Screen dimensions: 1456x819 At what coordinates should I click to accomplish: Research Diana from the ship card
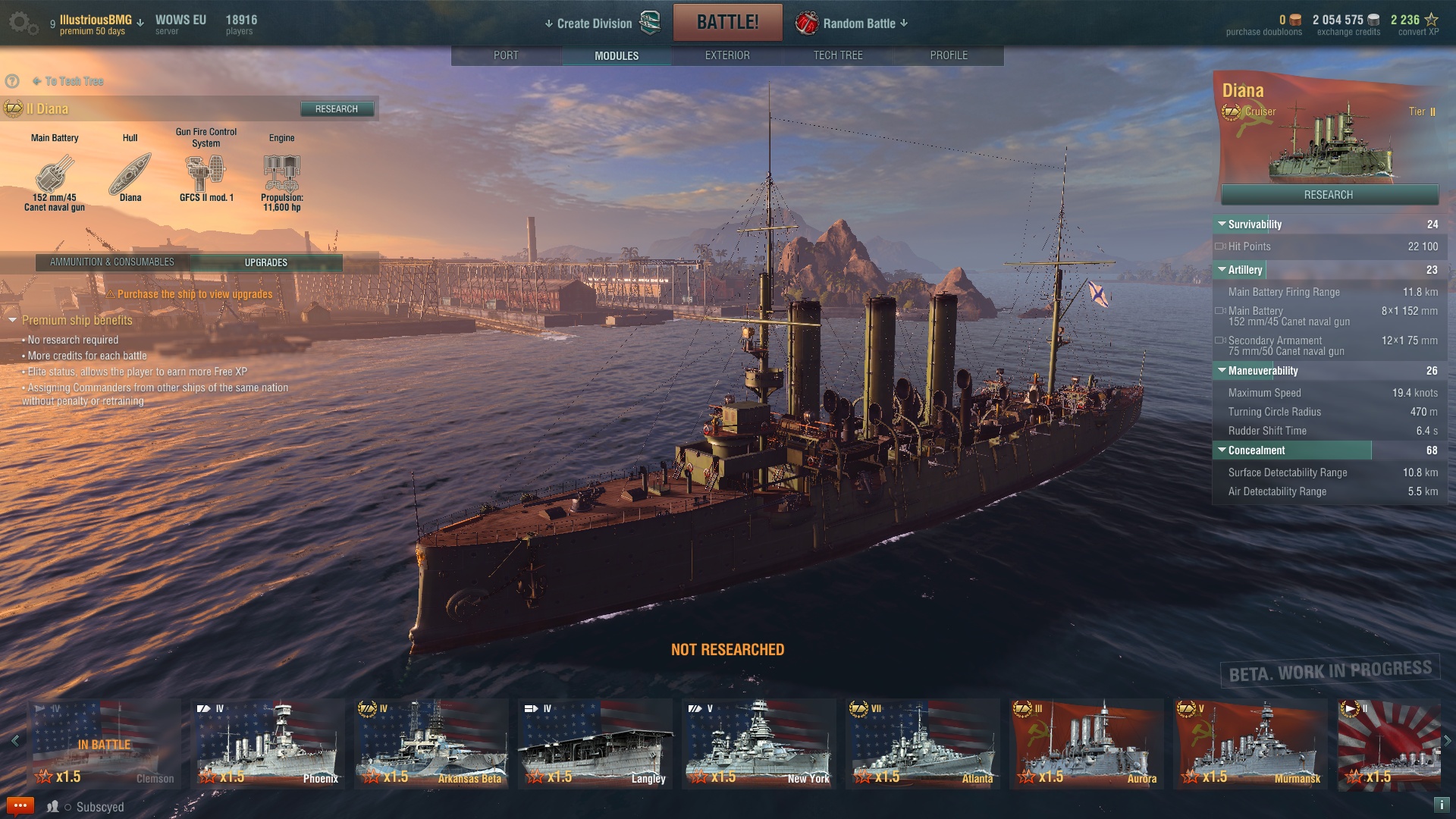click(x=1329, y=195)
